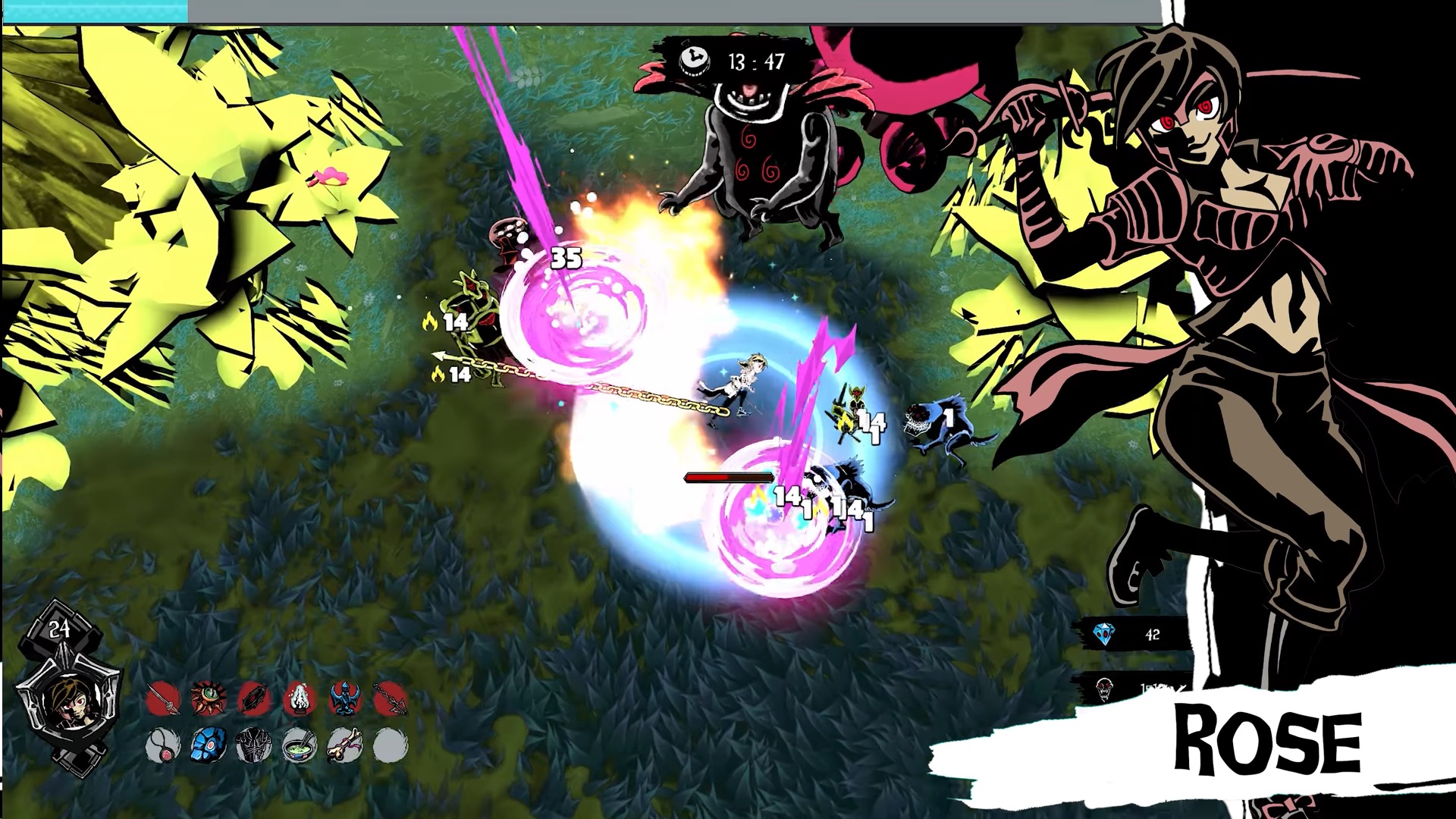Select the green soup bowl item
Viewport: 1456px width, 819px height.
tap(300, 745)
